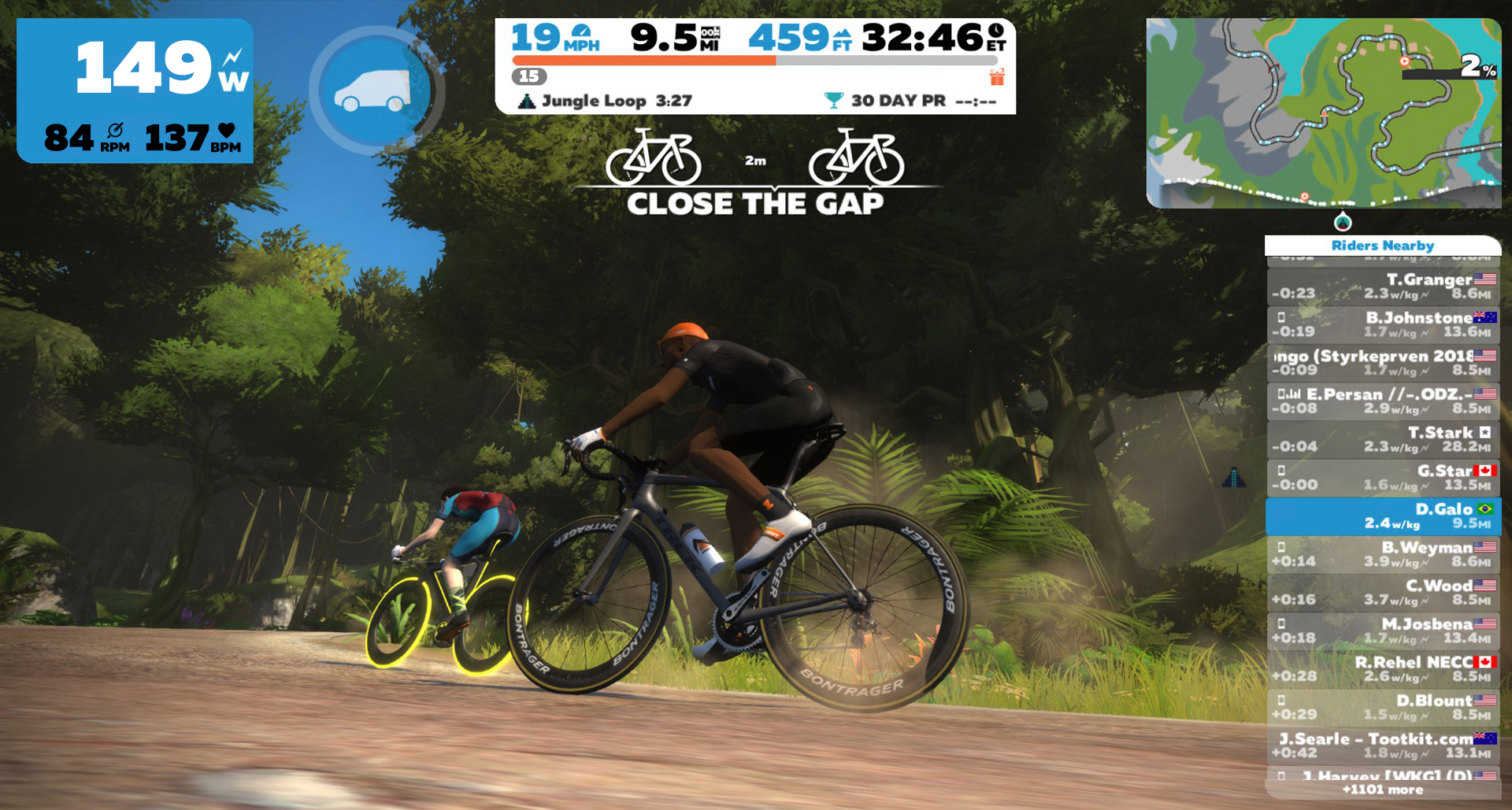Select C.Wood rider row
Viewport: 1512px width, 810px height.
(x=1383, y=593)
